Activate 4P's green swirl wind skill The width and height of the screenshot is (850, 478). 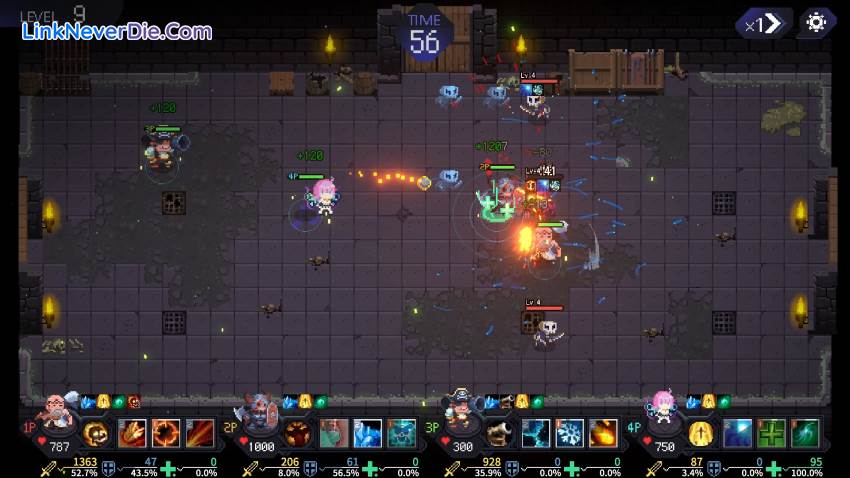(805, 433)
